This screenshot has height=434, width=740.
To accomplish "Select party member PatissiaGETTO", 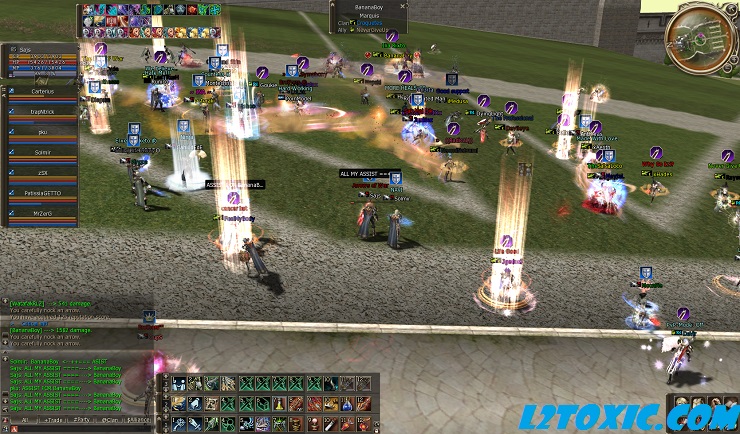I will pos(41,195).
